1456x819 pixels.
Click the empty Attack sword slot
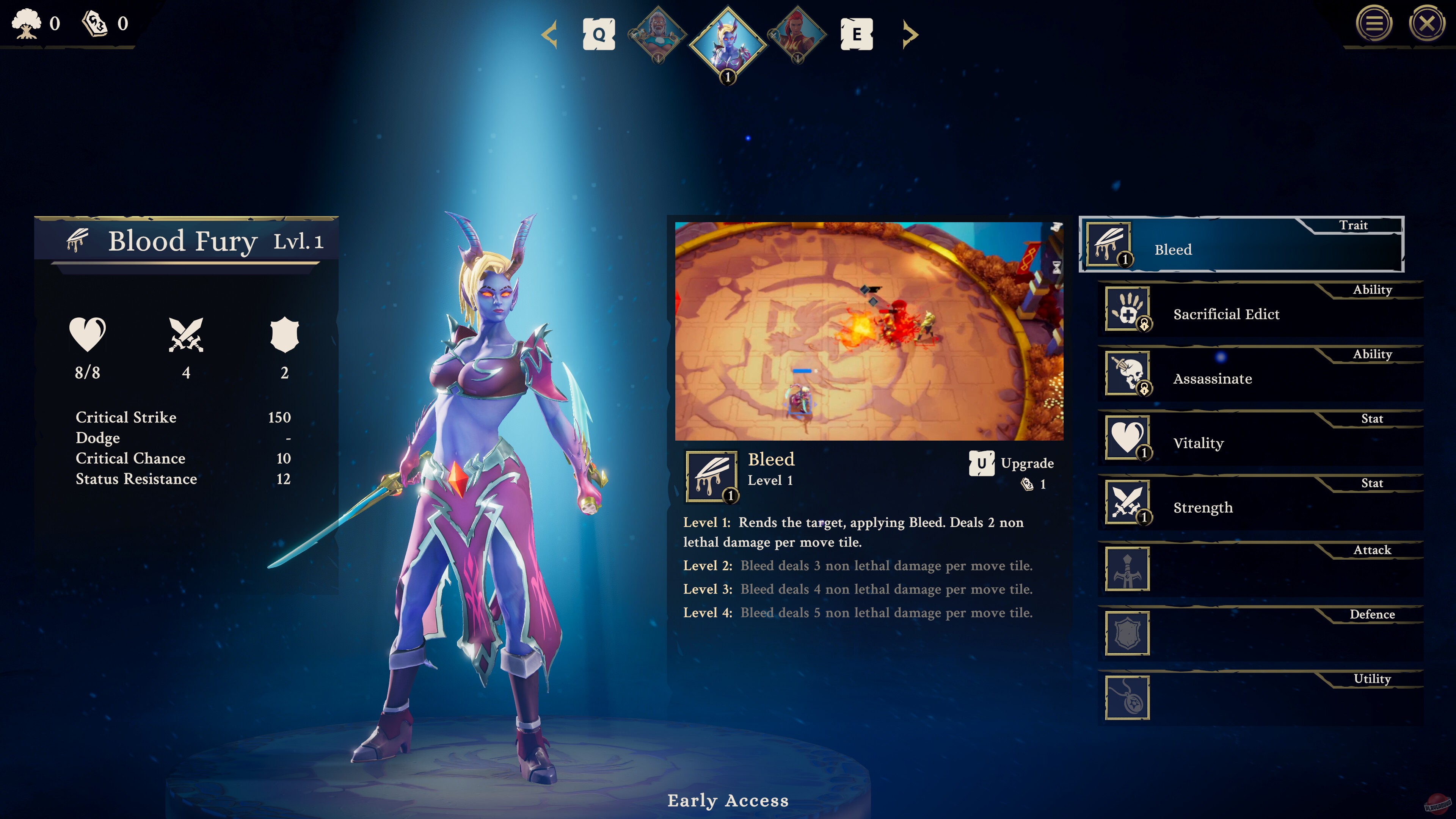[x=1127, y=570]
